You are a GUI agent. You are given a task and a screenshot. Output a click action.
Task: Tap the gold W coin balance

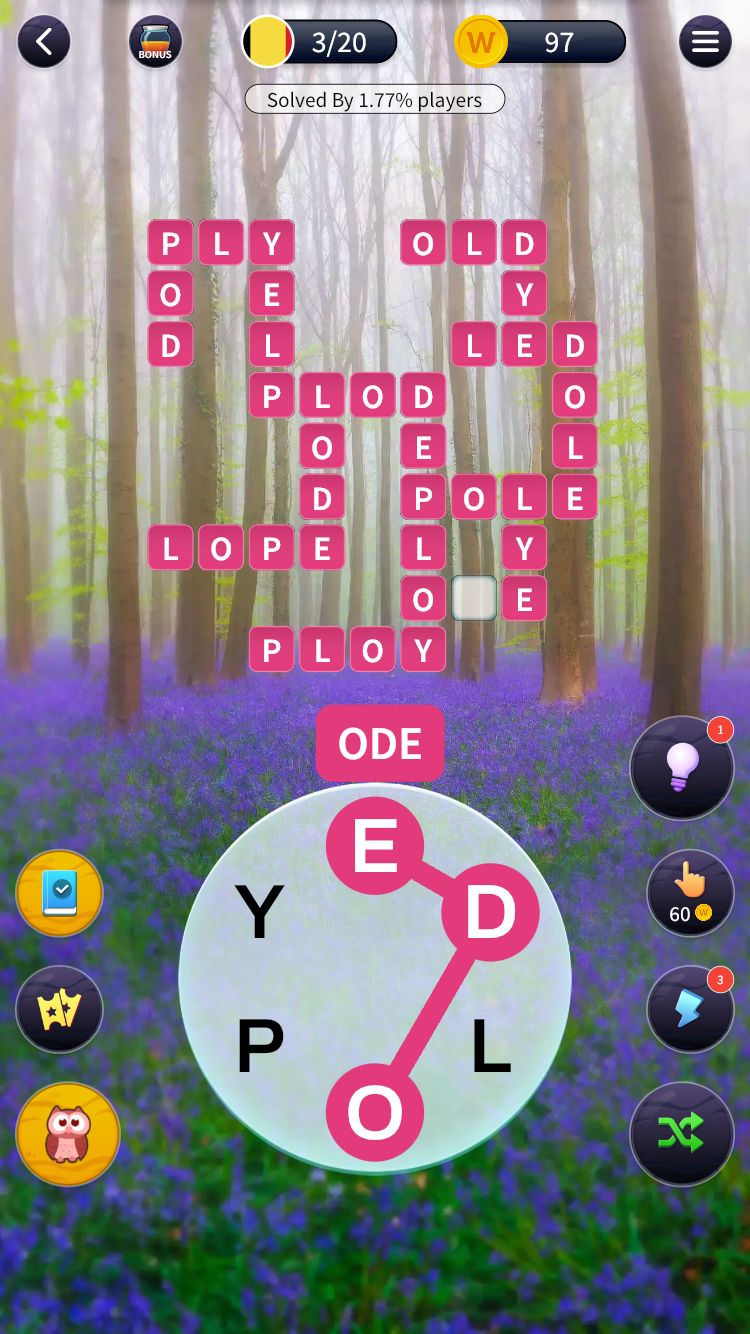pyautogui.click(x=541, y=42)
